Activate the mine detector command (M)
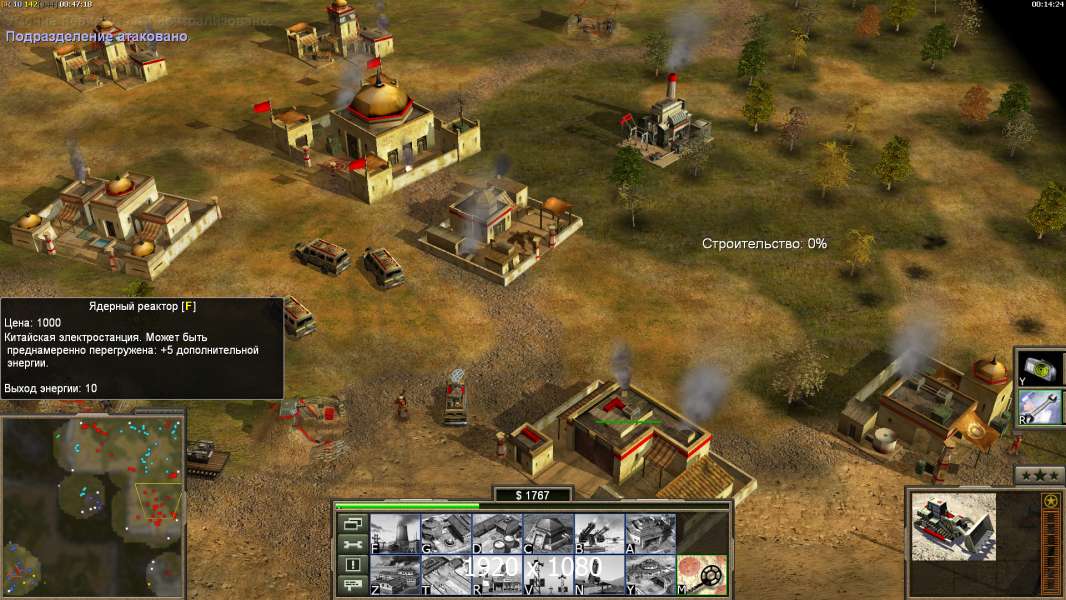 (702, 575)
